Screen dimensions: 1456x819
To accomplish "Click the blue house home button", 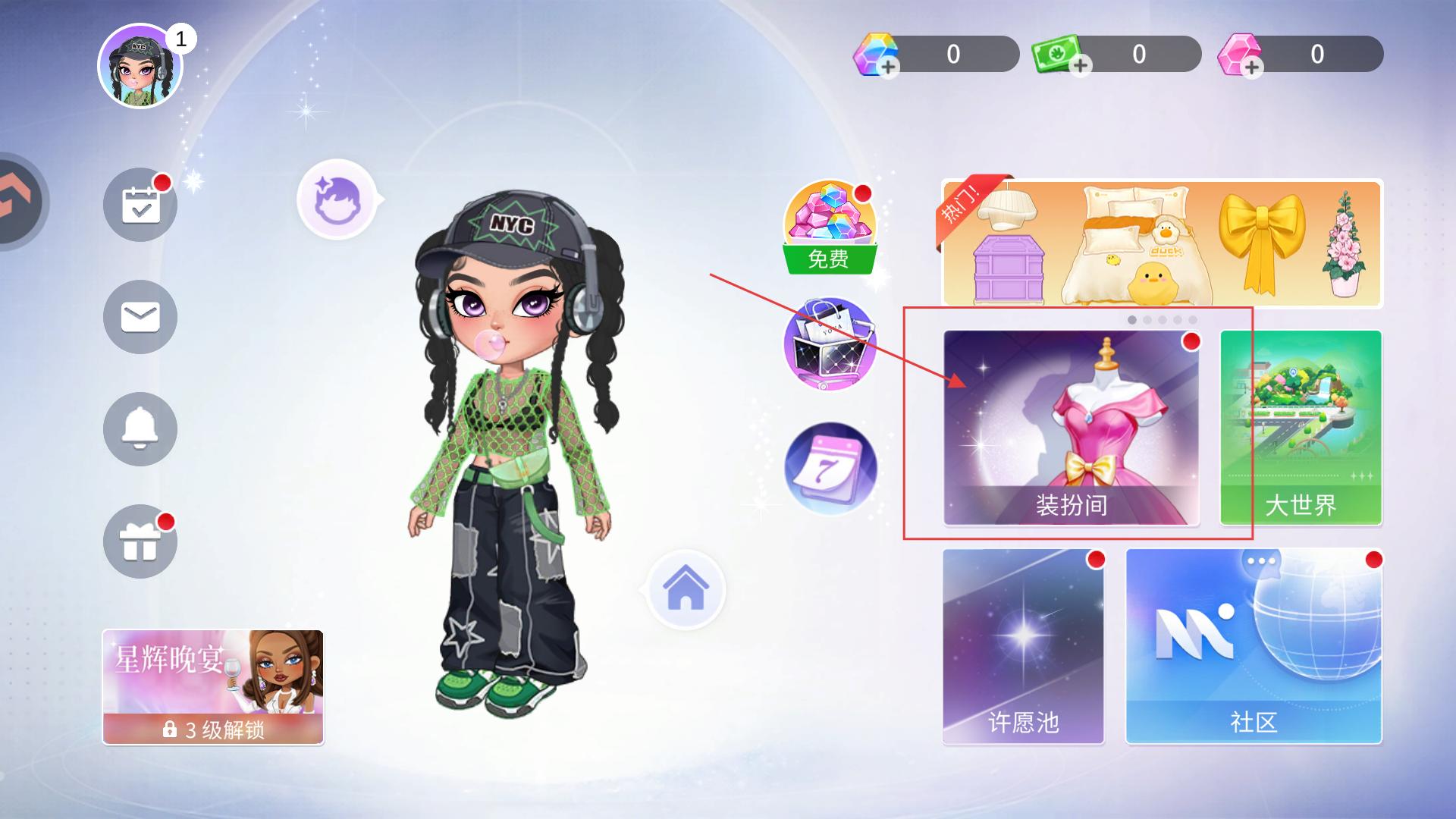I will pyautogui.click(x=686, y=590).
